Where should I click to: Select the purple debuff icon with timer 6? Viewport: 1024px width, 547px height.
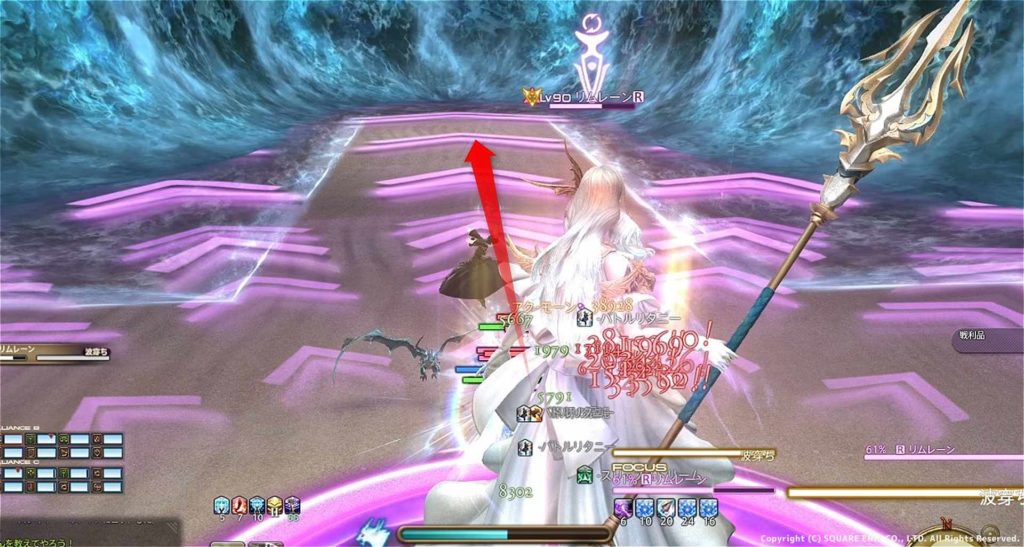coord(621,508)
